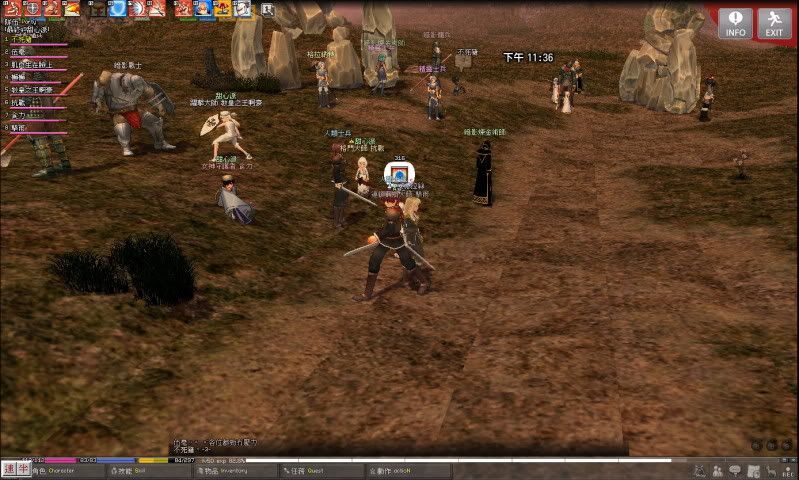The height and width of the screenshot is (480, 799).
Task: Activate the blue swirl skill icon
Action: (x=116, y=8)
